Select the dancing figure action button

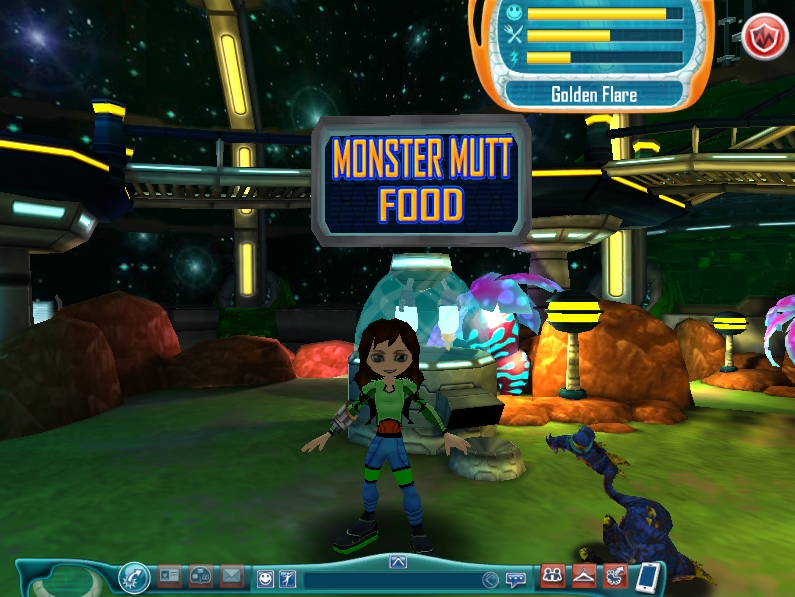tap(287, 578)
